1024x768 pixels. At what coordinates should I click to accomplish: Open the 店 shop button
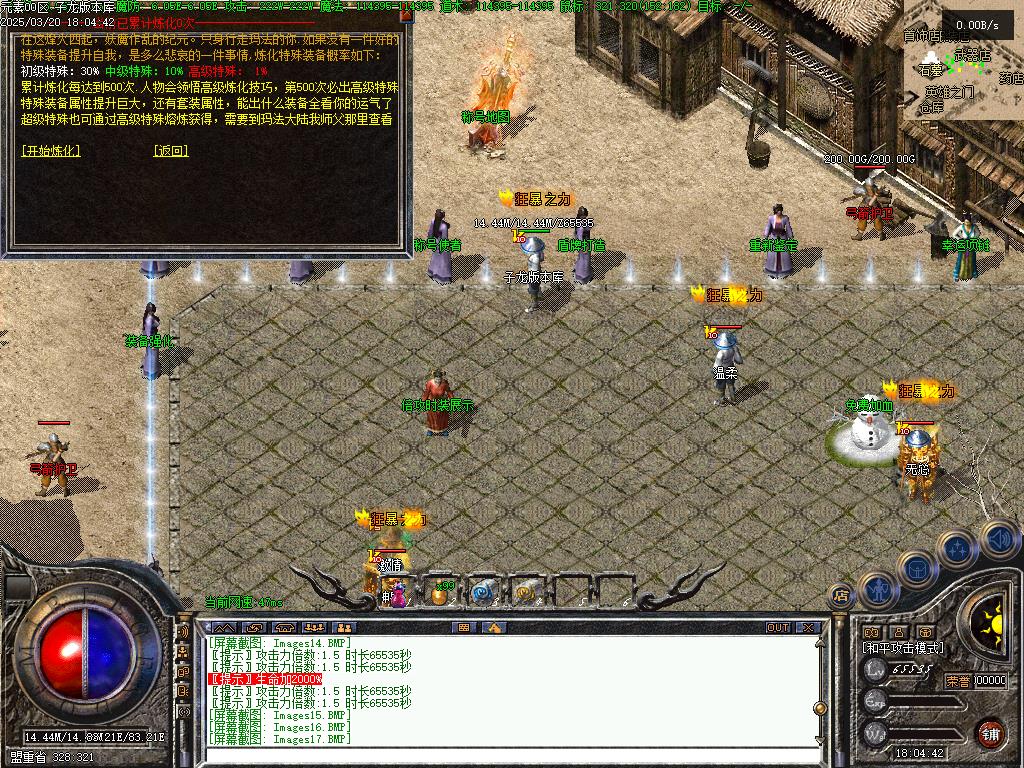[x=841, y=595]
